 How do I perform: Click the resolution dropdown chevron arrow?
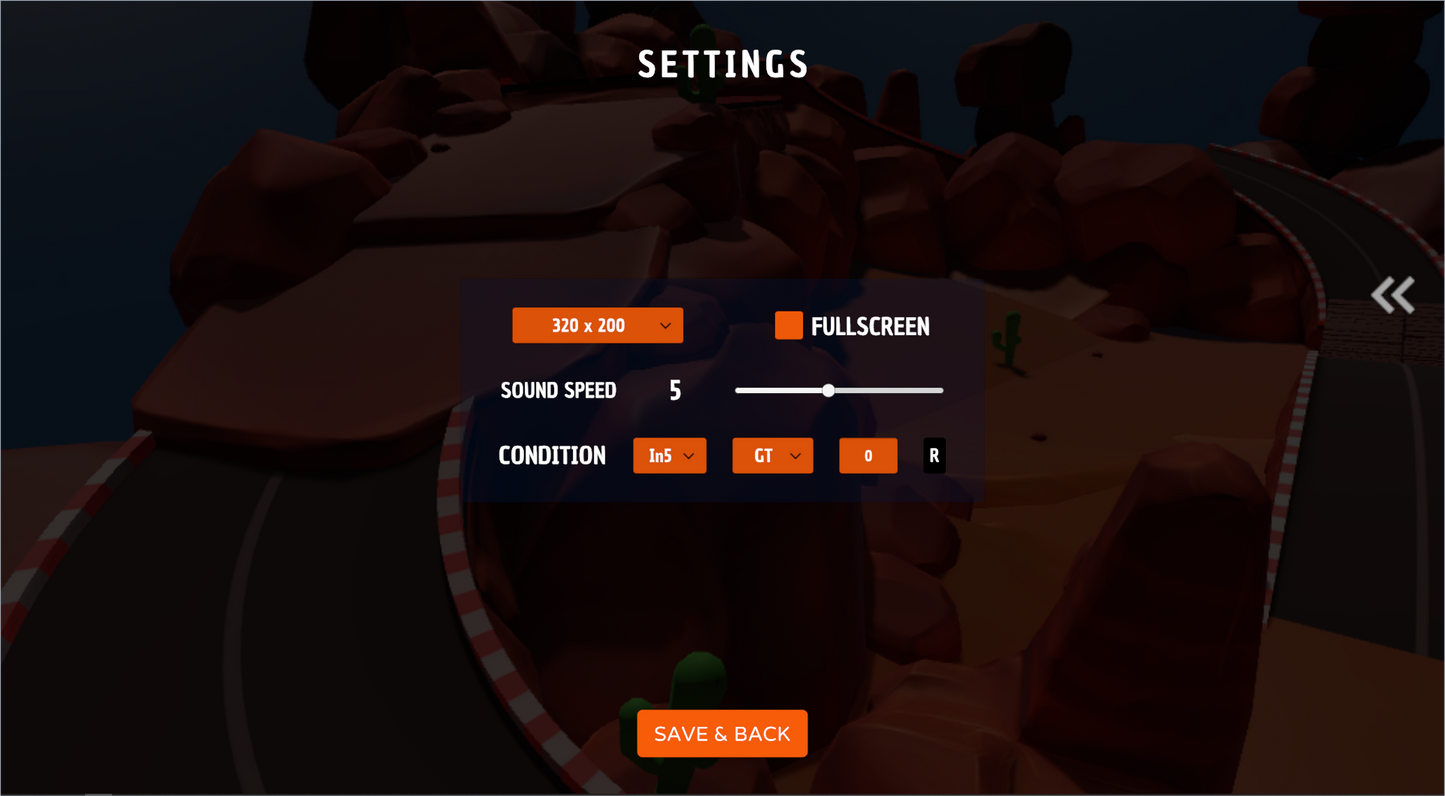tap(667, 325)
